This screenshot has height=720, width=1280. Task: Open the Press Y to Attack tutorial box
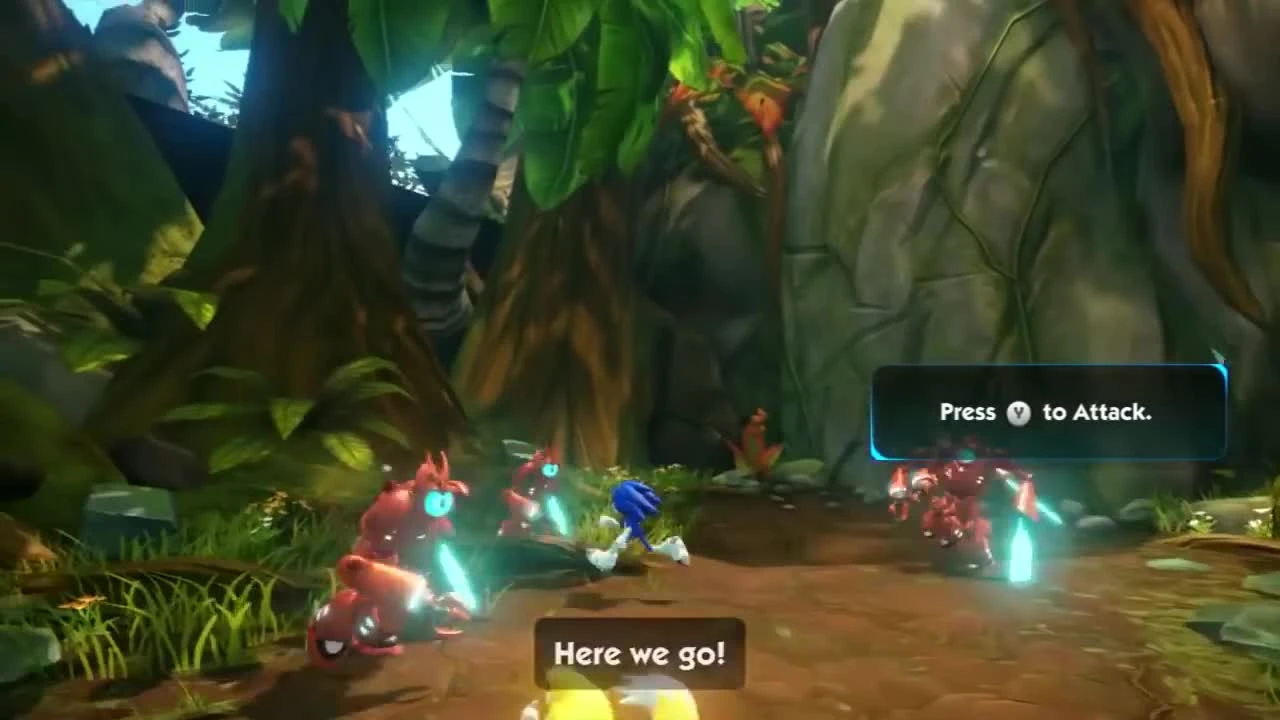click(x=1048, y=411)
